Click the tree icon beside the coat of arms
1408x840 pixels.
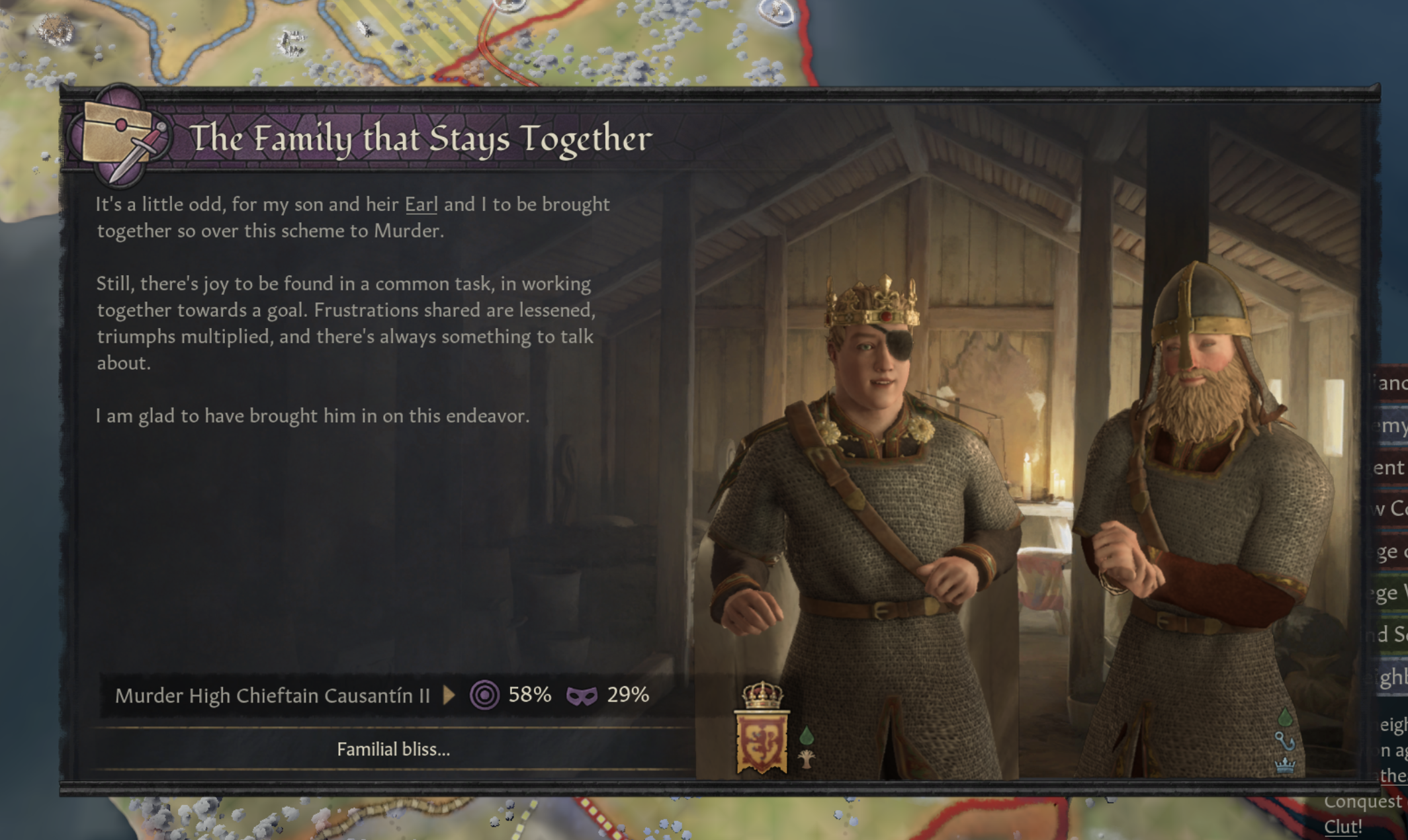point(807,759)
